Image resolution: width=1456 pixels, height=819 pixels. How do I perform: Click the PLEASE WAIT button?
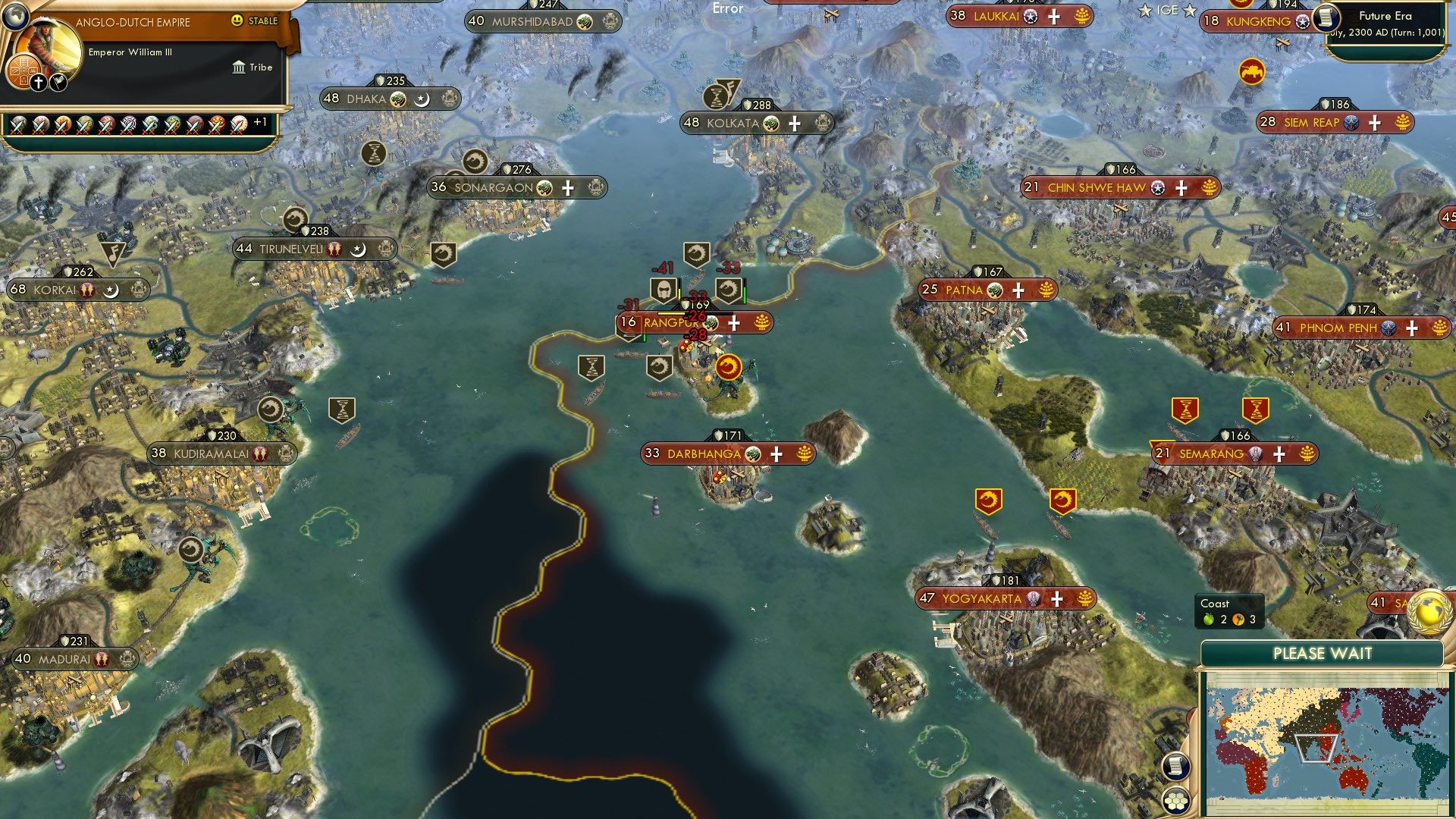[x=1323, y=653]
